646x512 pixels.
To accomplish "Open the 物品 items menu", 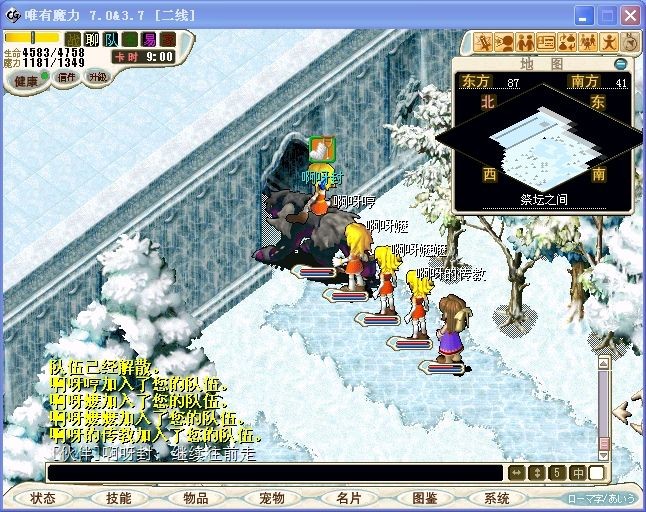I will click(x=195, y=498).
